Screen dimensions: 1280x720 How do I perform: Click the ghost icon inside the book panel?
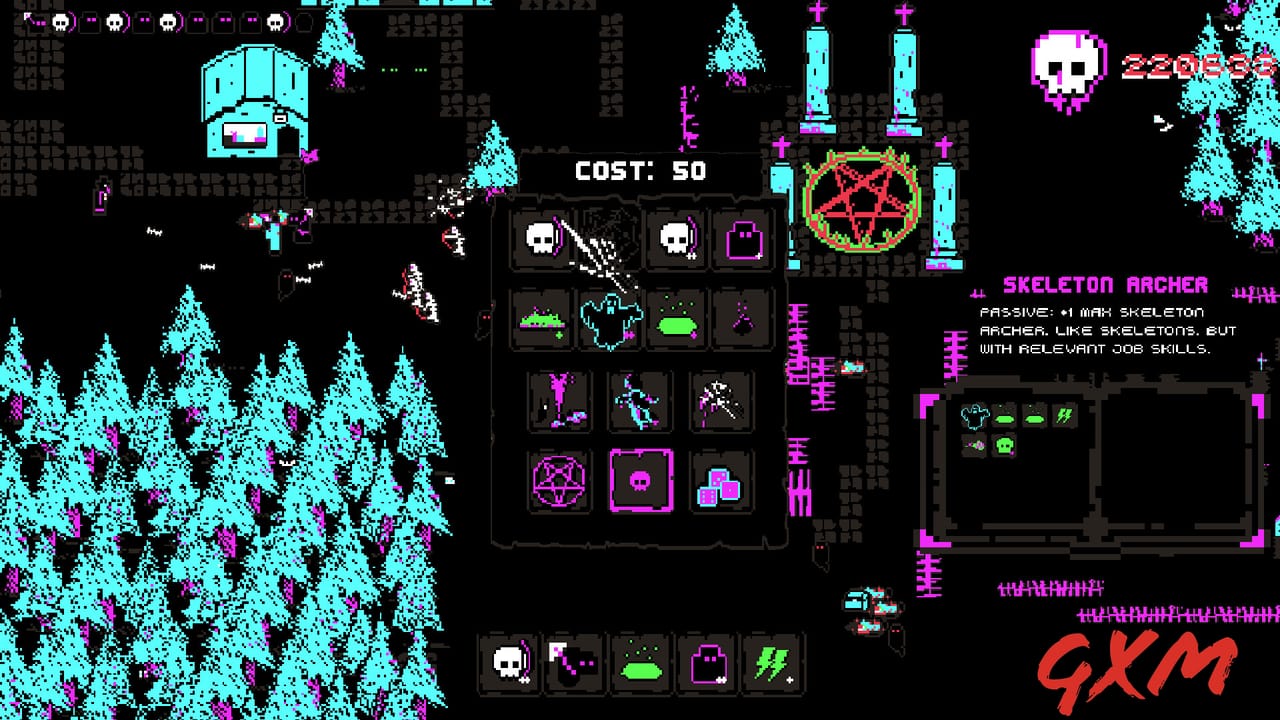tap(975, 415)
